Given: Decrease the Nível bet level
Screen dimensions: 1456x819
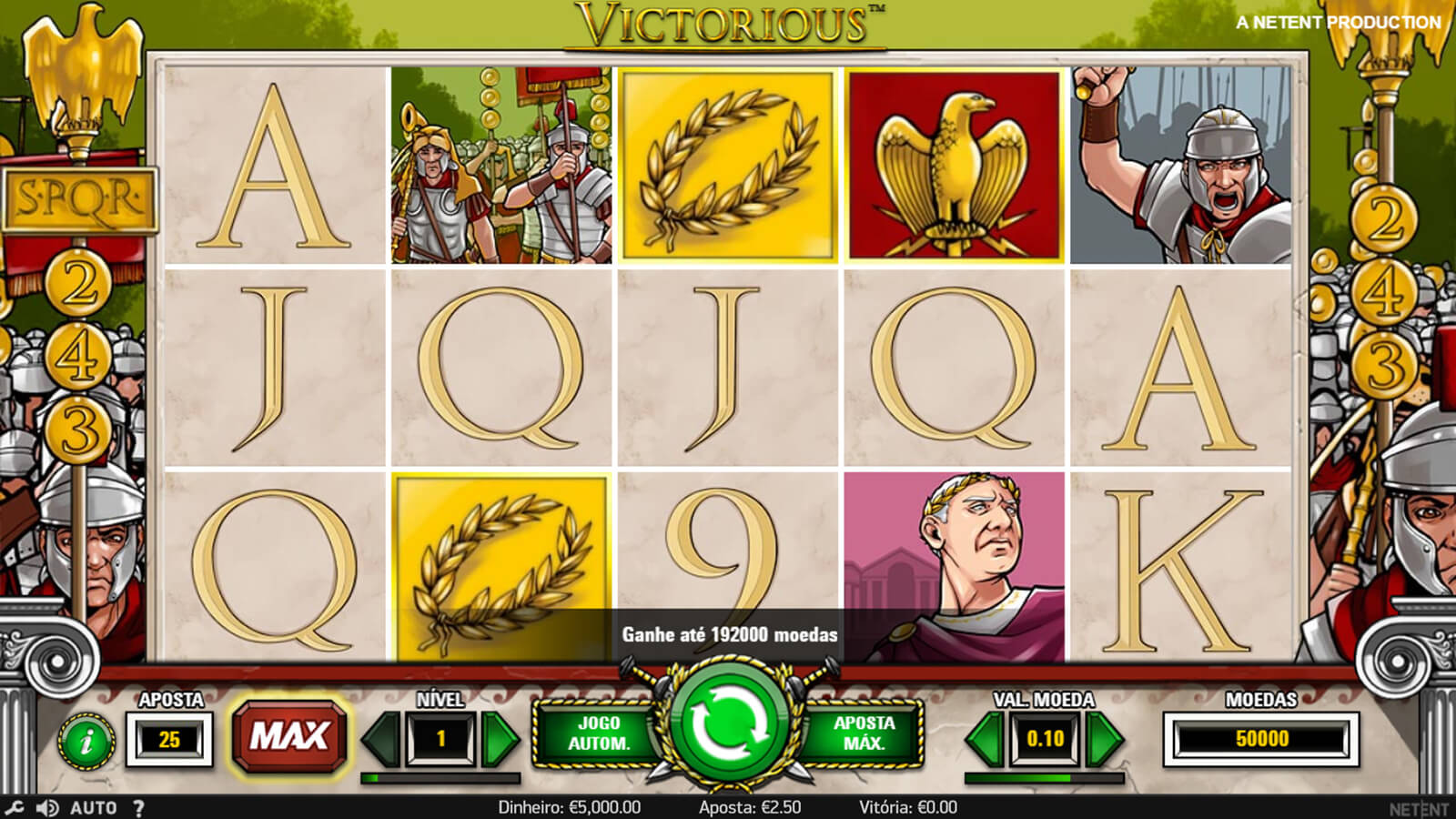Looking at the screenshot, I should click(382, 739).
